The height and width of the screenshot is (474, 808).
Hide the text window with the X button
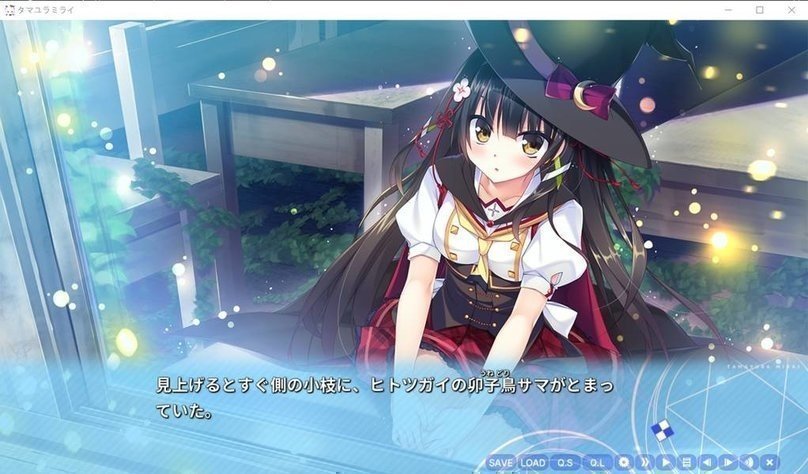[769, 463]
